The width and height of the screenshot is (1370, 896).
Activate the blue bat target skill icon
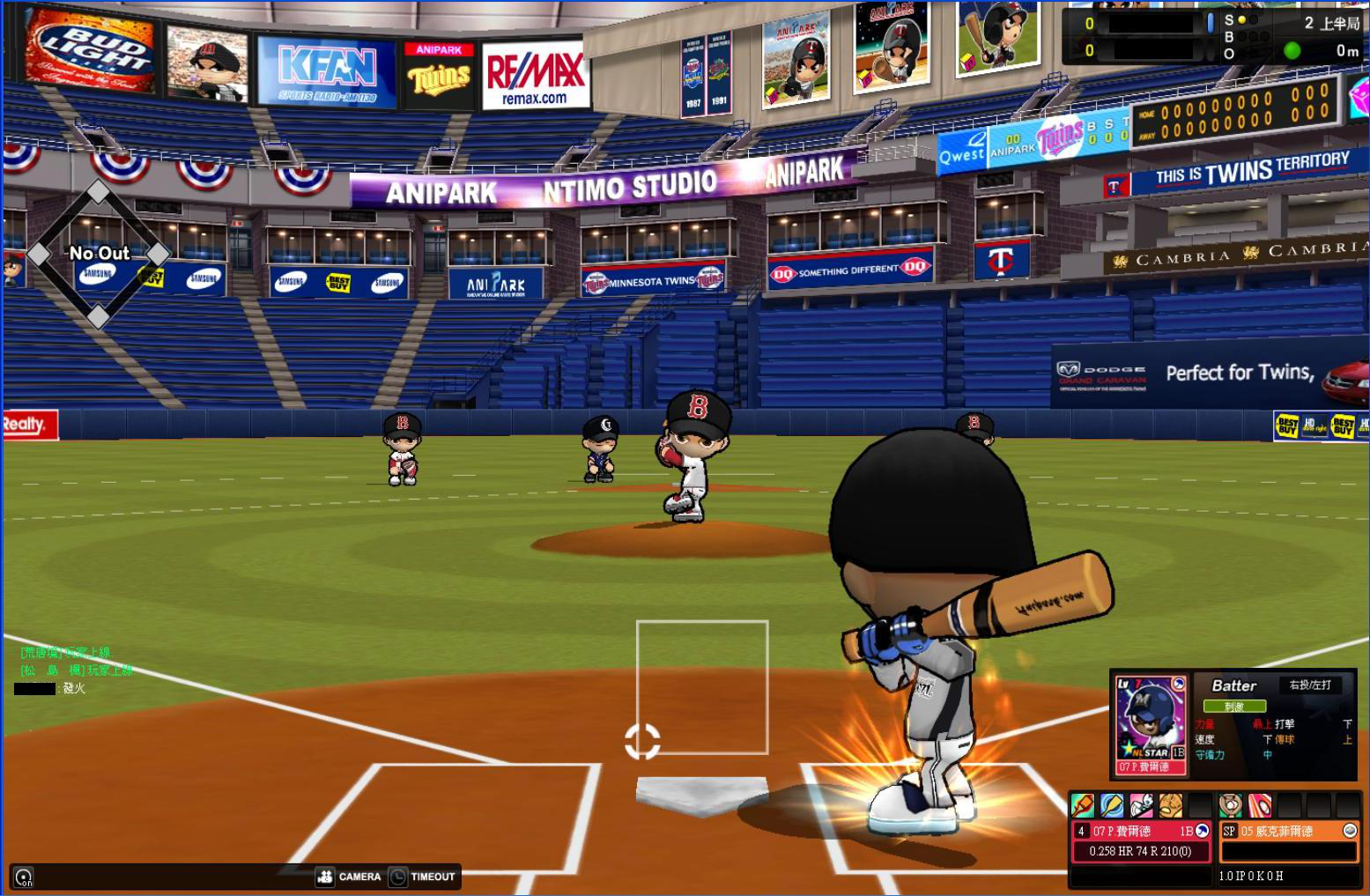click(x=1112, y=805)
